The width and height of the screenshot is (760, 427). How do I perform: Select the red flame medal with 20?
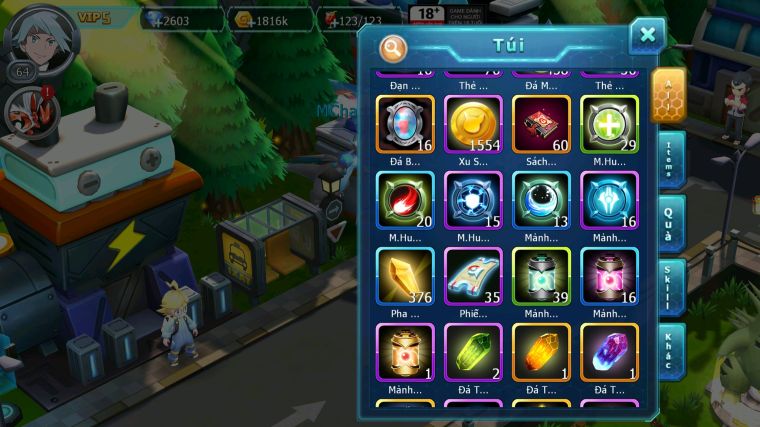click(405, 200)
